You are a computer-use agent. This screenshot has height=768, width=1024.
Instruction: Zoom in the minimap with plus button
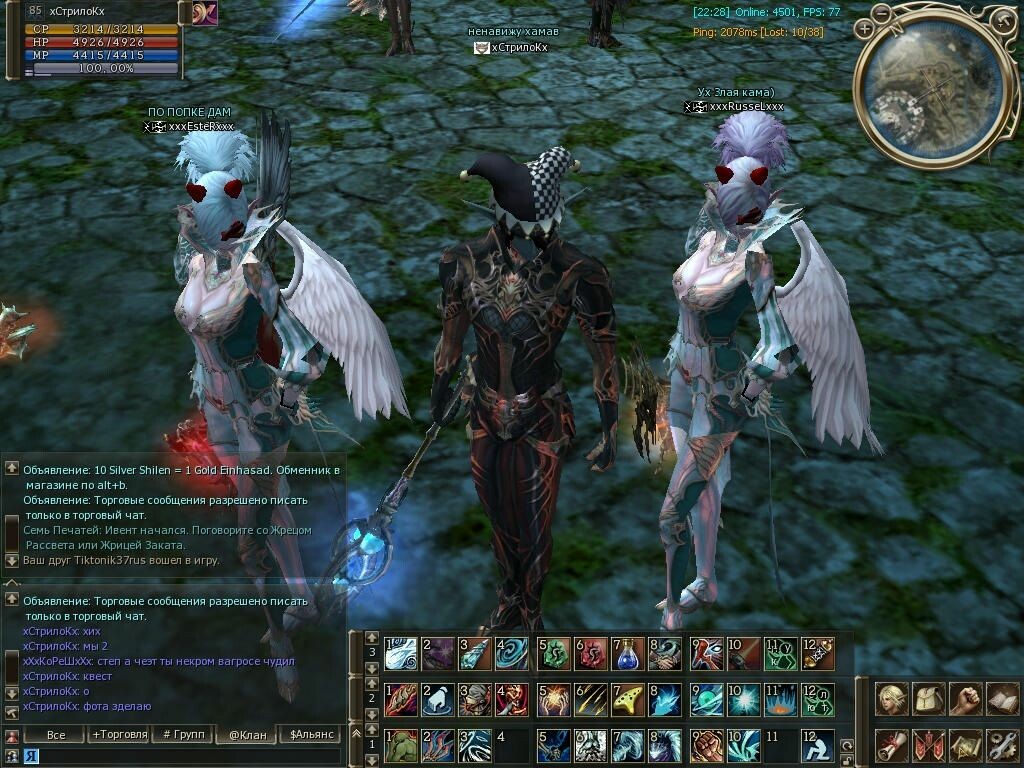click(865, 29)
